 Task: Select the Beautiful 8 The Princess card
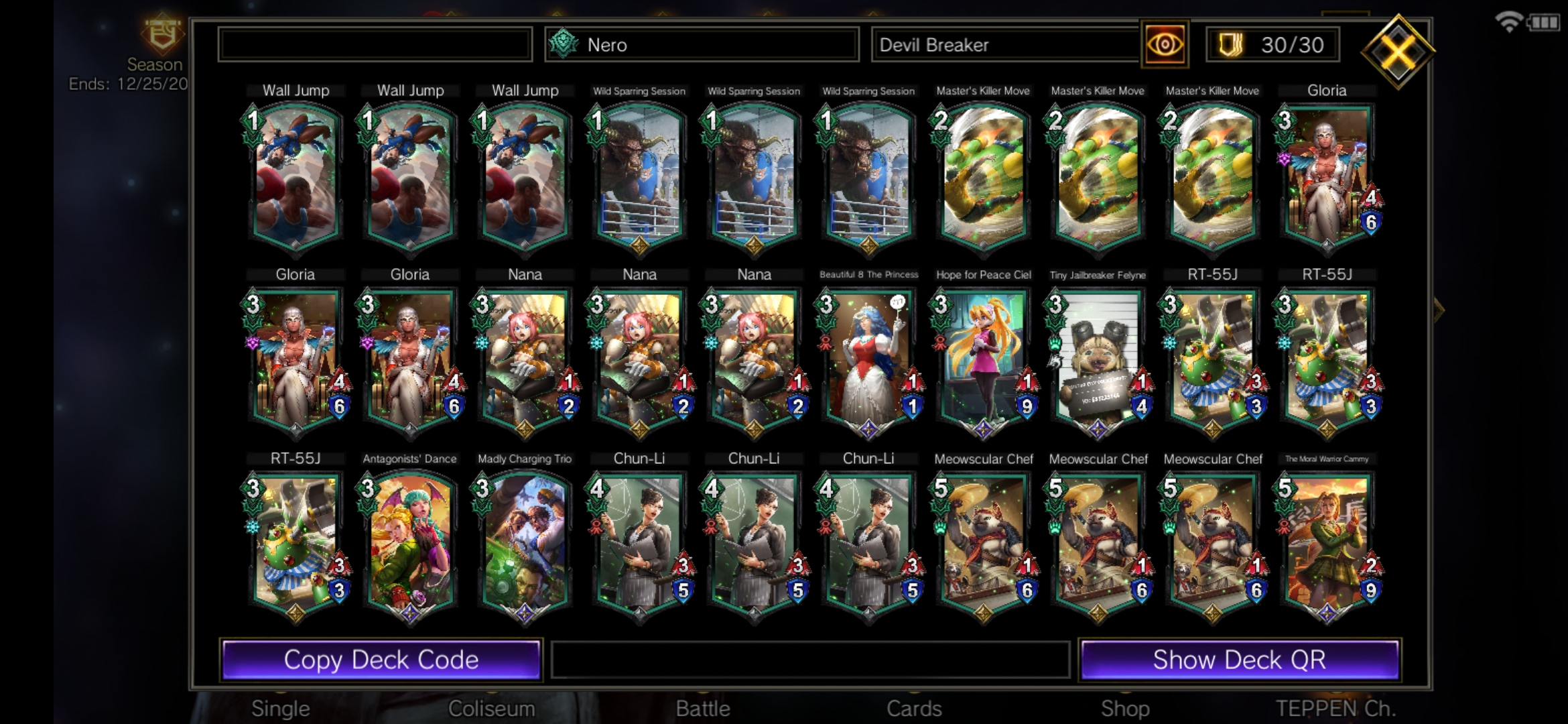tap(868, 360)
